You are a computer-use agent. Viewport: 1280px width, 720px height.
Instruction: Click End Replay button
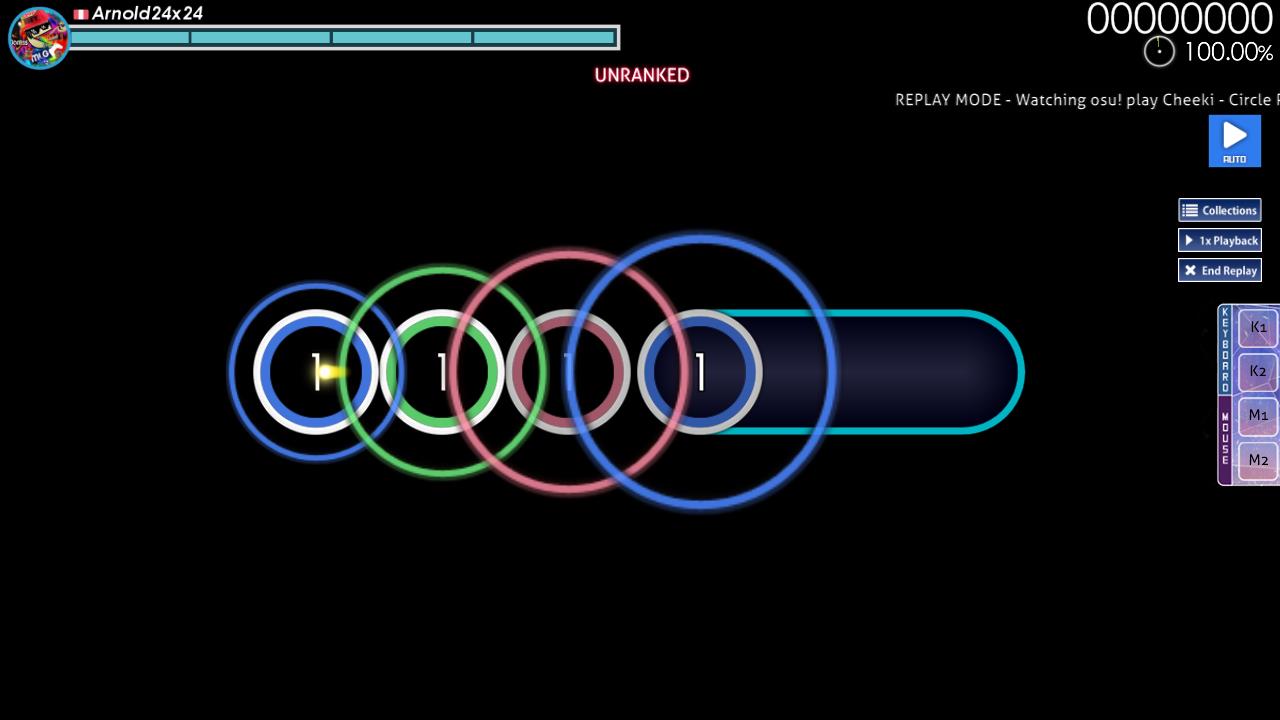tap(1219, 270)
